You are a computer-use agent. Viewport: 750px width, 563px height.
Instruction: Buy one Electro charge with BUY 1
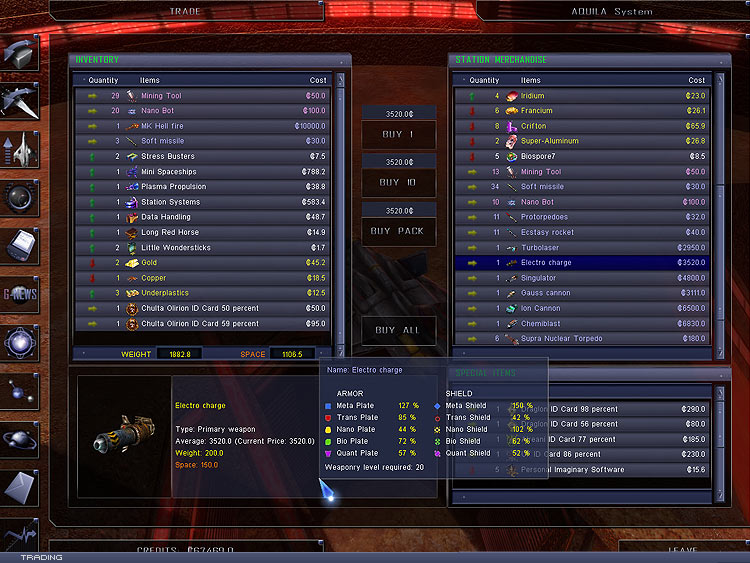pyautogui.click(x=398, y=134)
